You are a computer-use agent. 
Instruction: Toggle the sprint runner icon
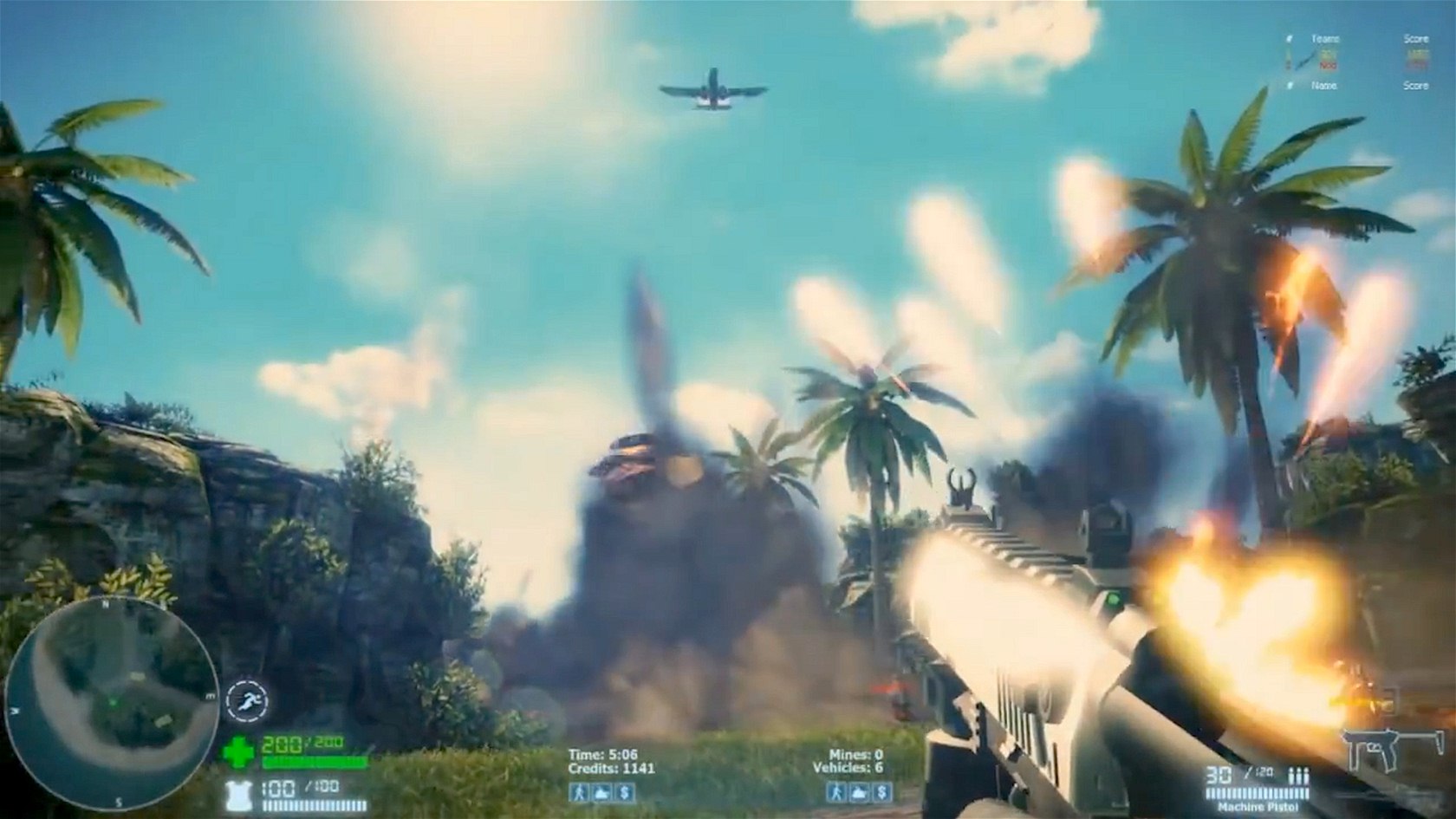pos(247,700)
